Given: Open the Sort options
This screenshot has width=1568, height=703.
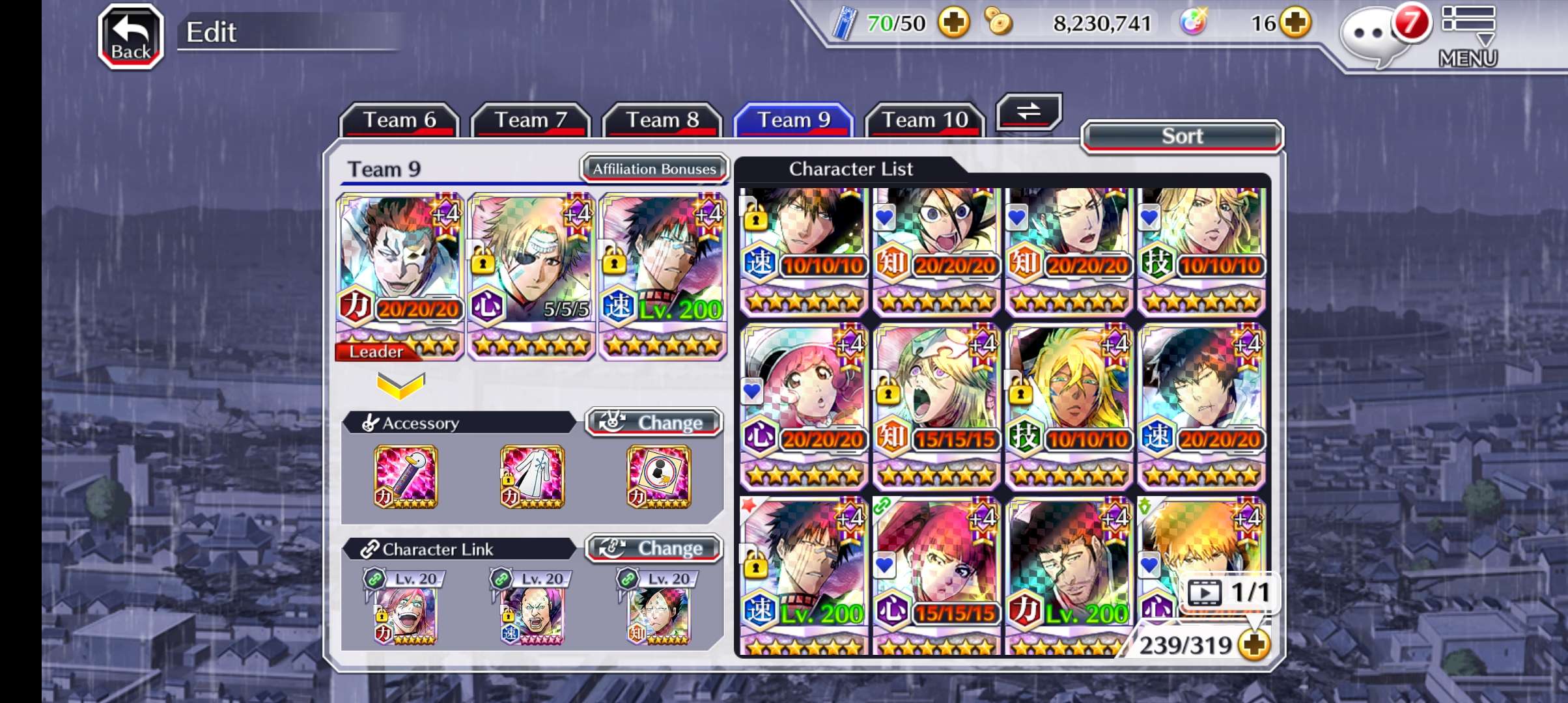Looking at the screenshot, I should pos(1182,136).
